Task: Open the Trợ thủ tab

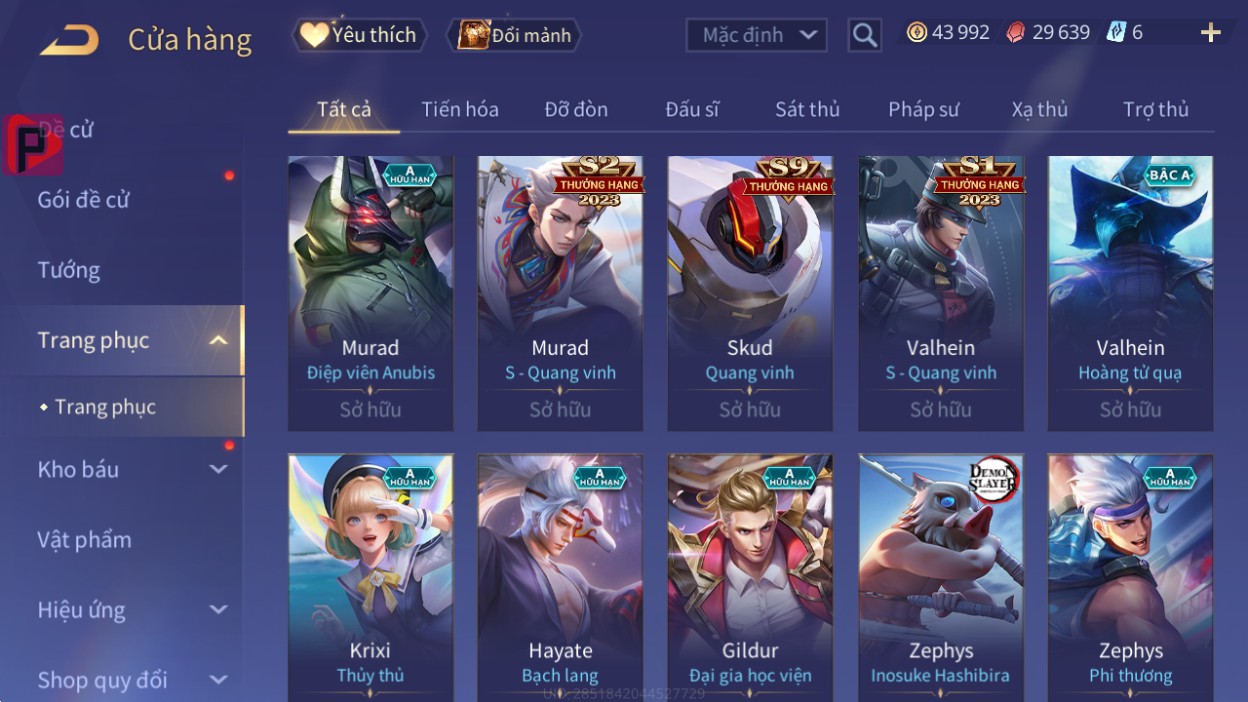Action: (1155, 109)
